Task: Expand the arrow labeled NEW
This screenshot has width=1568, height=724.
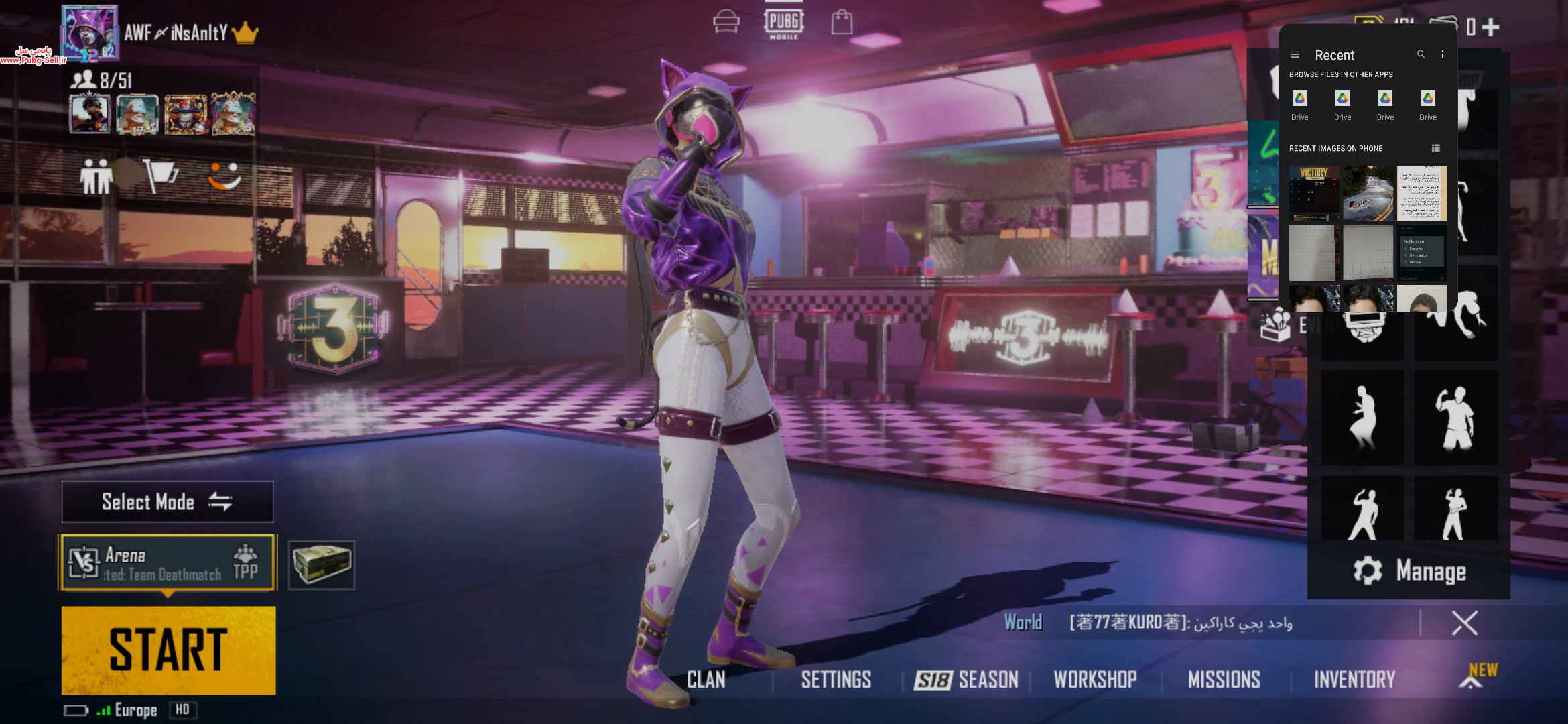Action: click(1472, 680)
